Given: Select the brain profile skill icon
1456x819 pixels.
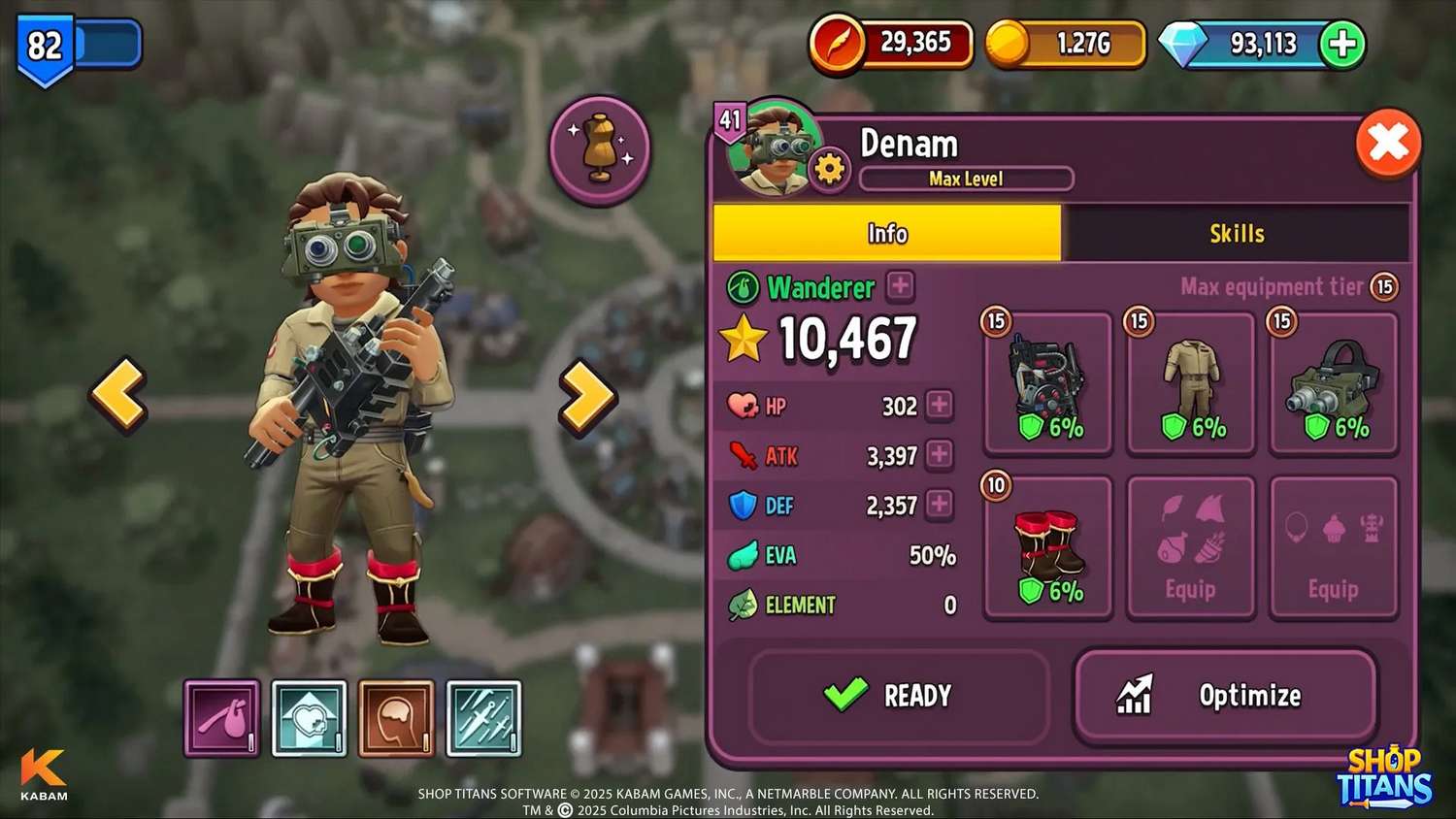Looking at the screenshot, I should (396, 718).
